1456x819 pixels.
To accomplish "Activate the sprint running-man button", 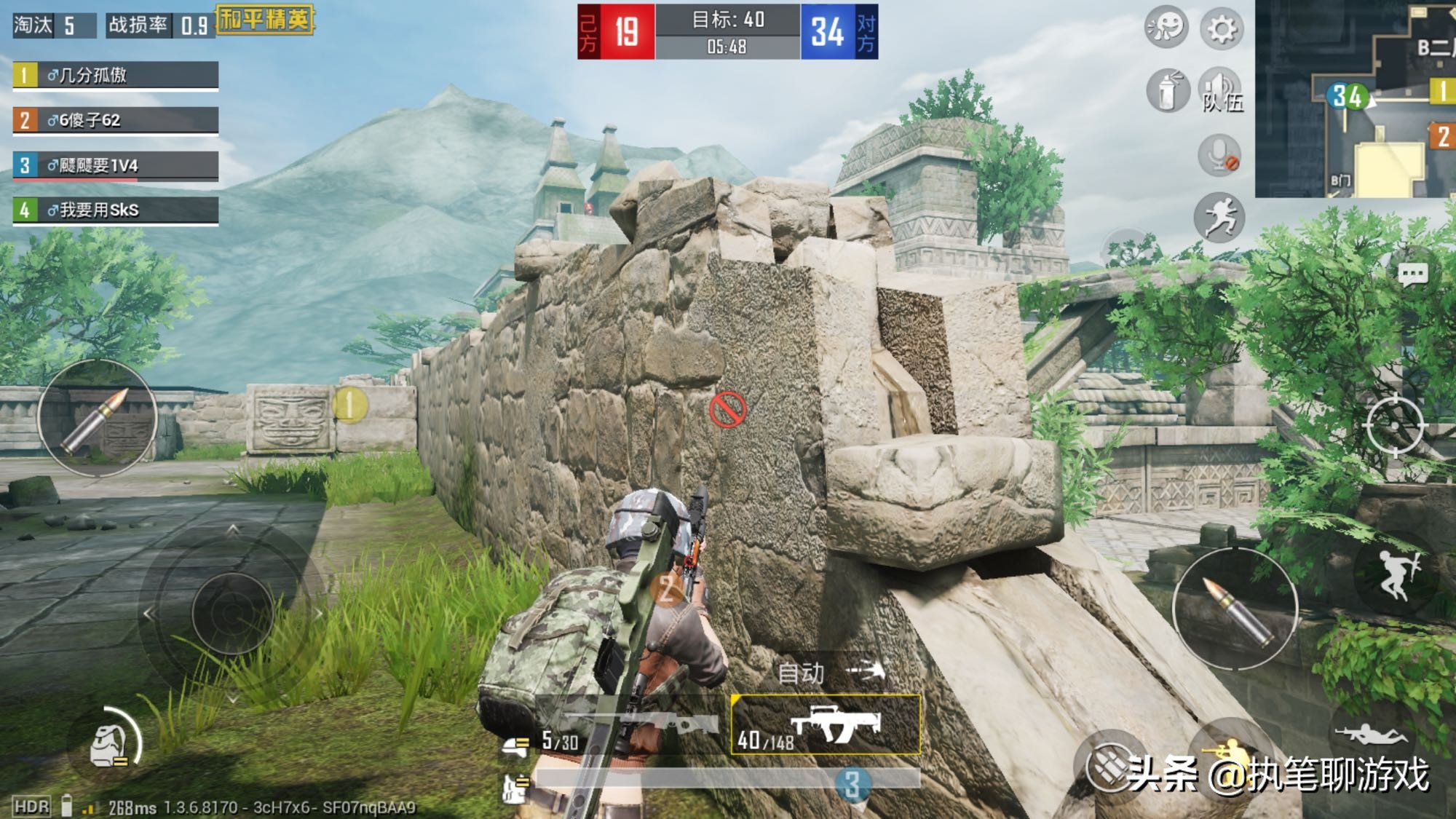I will coord(1219,217).
